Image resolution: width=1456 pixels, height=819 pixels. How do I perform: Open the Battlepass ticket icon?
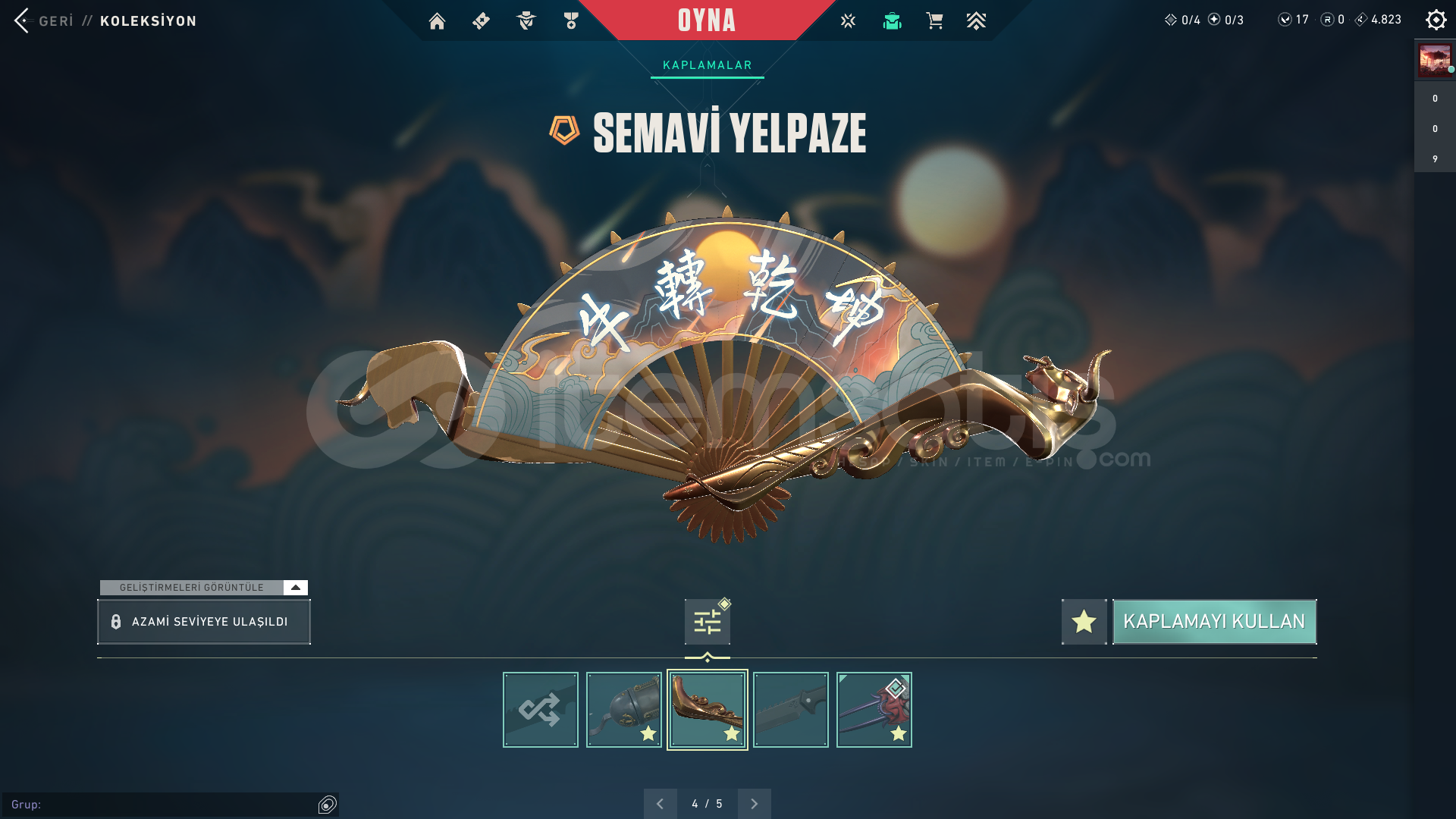click(x=480, y=20)
